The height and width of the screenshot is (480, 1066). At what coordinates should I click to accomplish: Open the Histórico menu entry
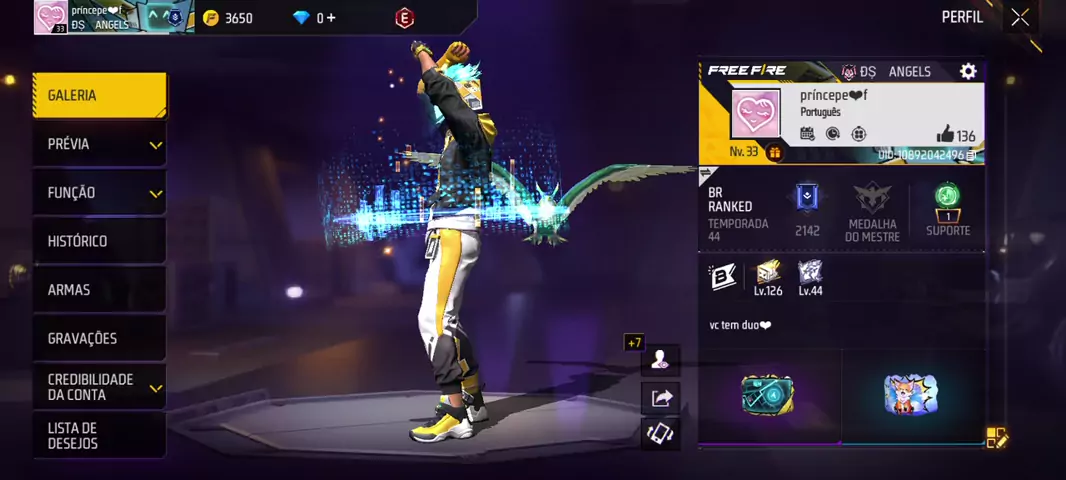click(x=99, y=241)
